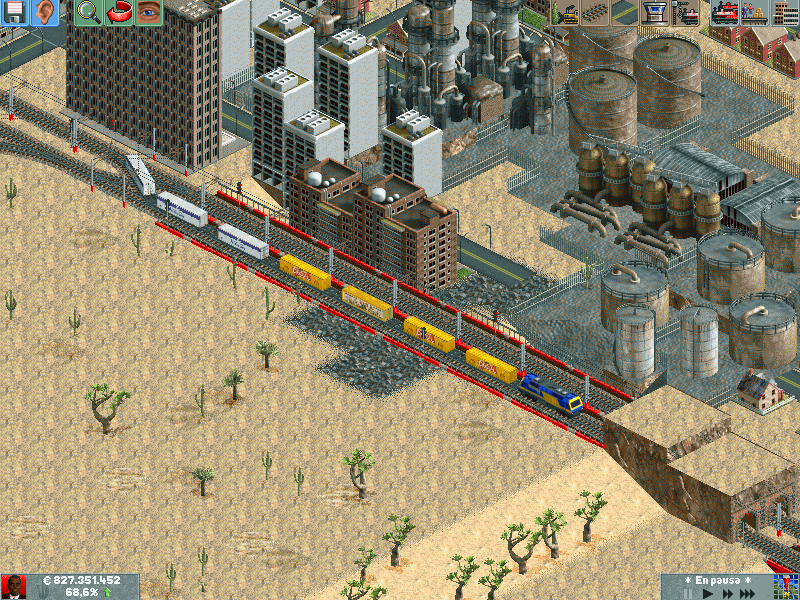Image resolution: width=800 pixels, height=600 pixels.
Task: Open the stations list with passengers icon
Action: [754, 12]
